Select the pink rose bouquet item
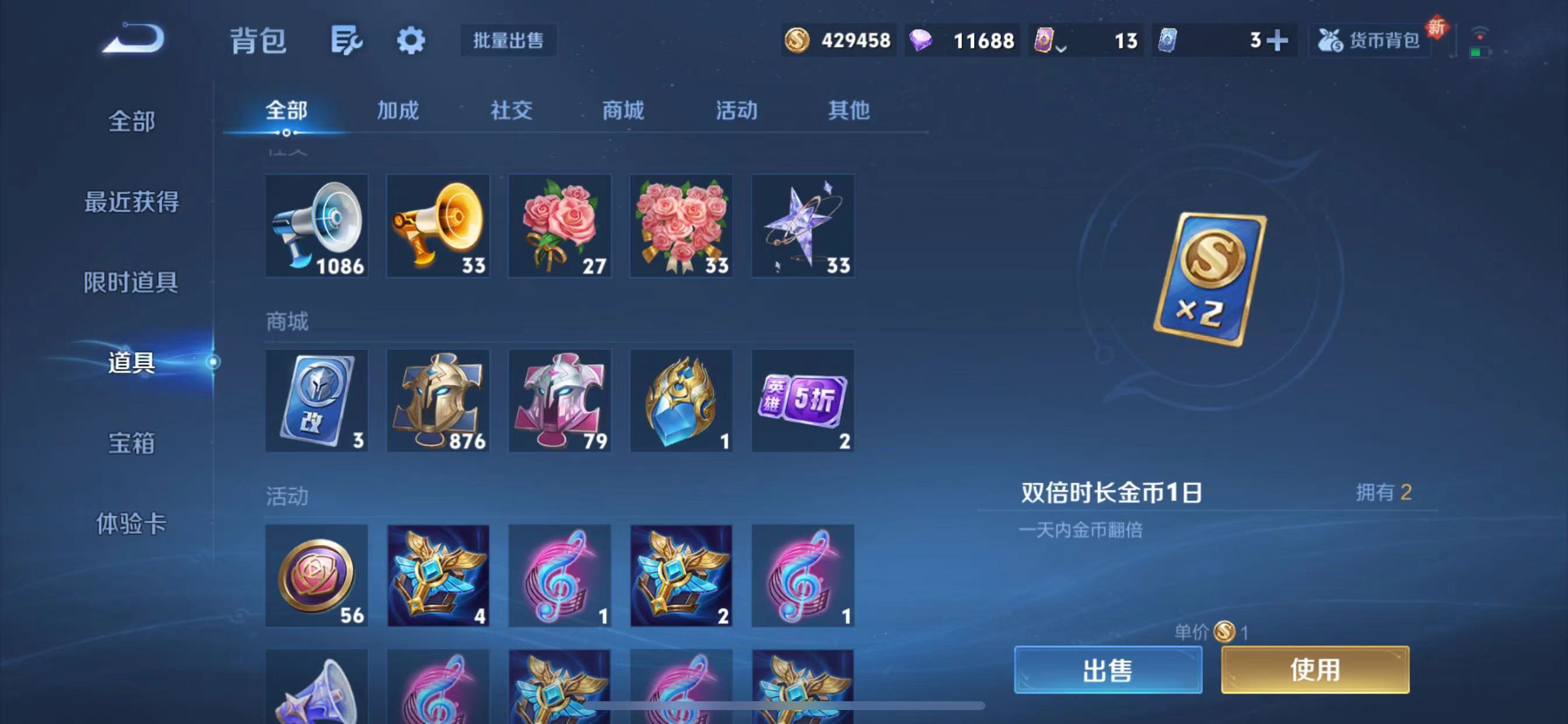 559,225
